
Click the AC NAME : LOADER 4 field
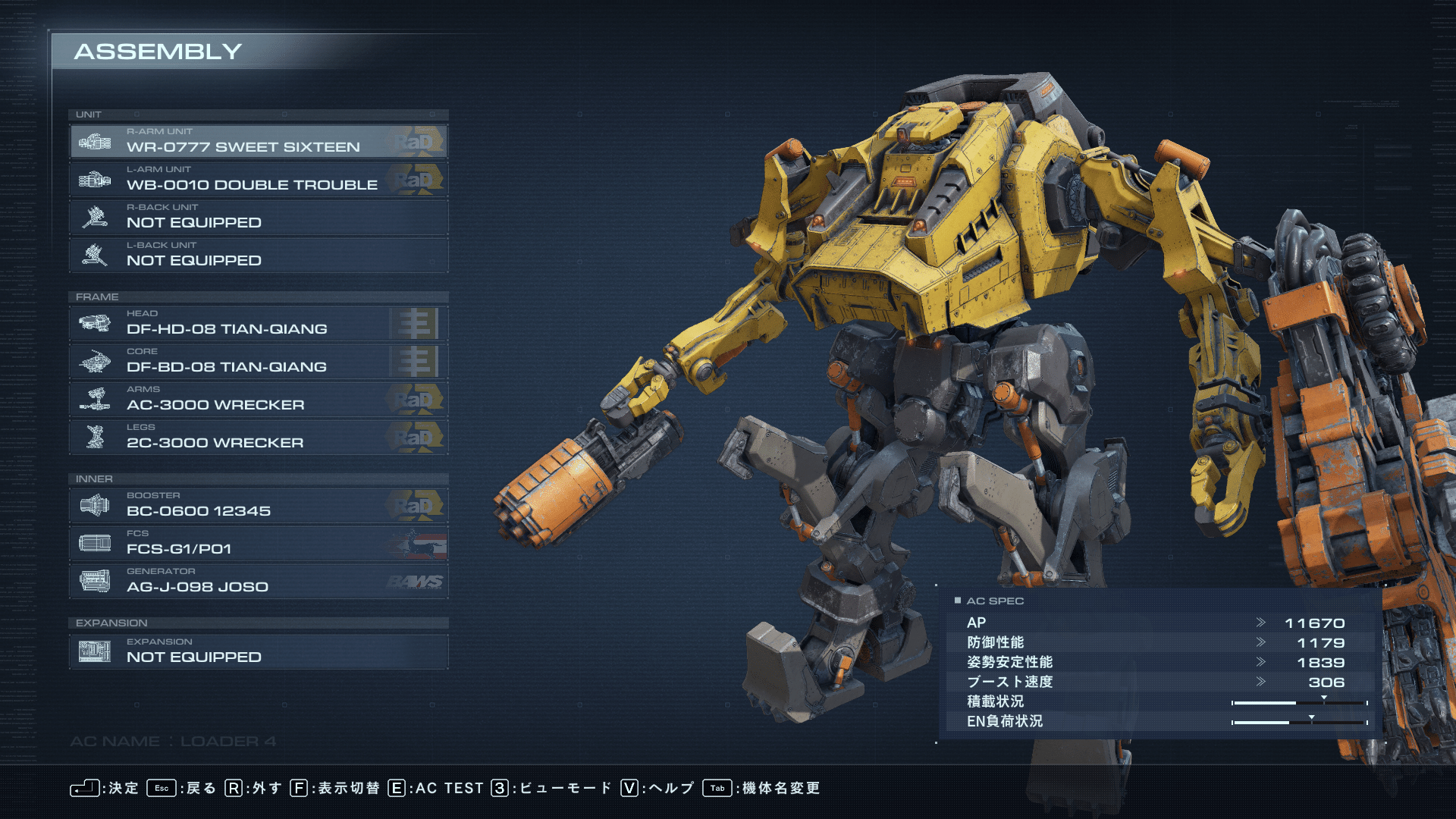174,741
